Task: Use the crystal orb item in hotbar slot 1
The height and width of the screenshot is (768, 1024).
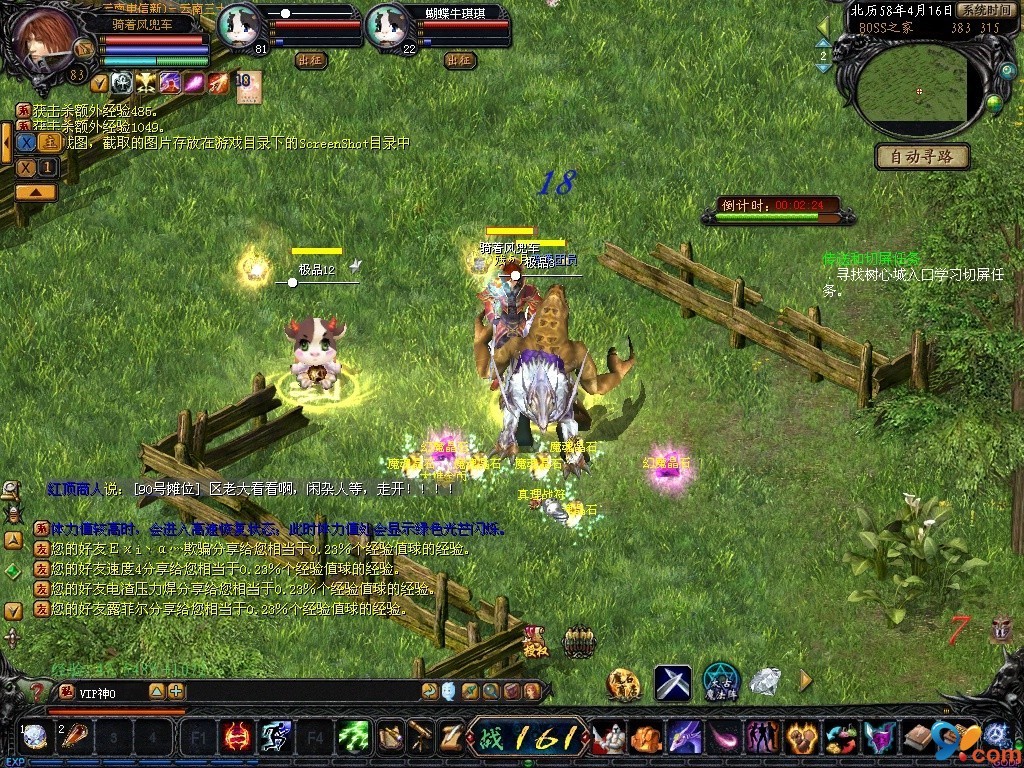Action: 35,738
